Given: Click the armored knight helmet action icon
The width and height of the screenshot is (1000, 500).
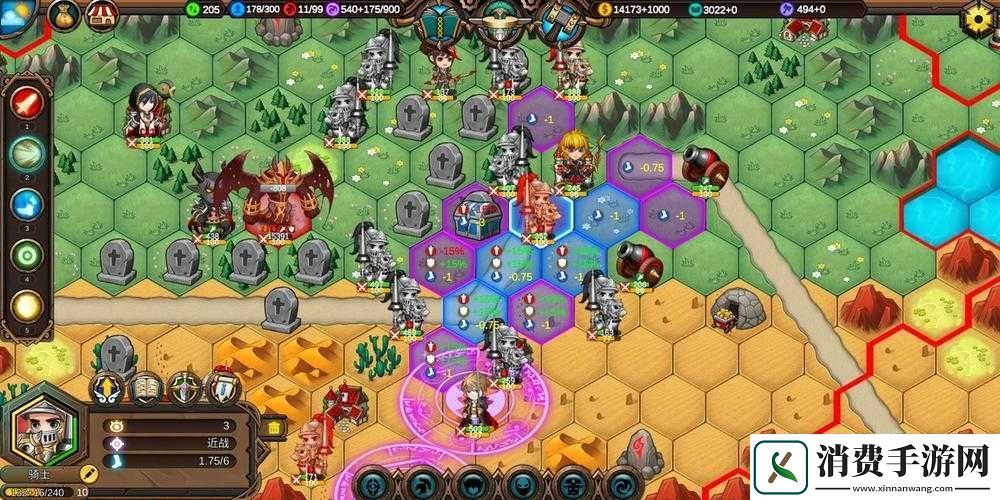Looking at the screenshot, I should (223, 388).
